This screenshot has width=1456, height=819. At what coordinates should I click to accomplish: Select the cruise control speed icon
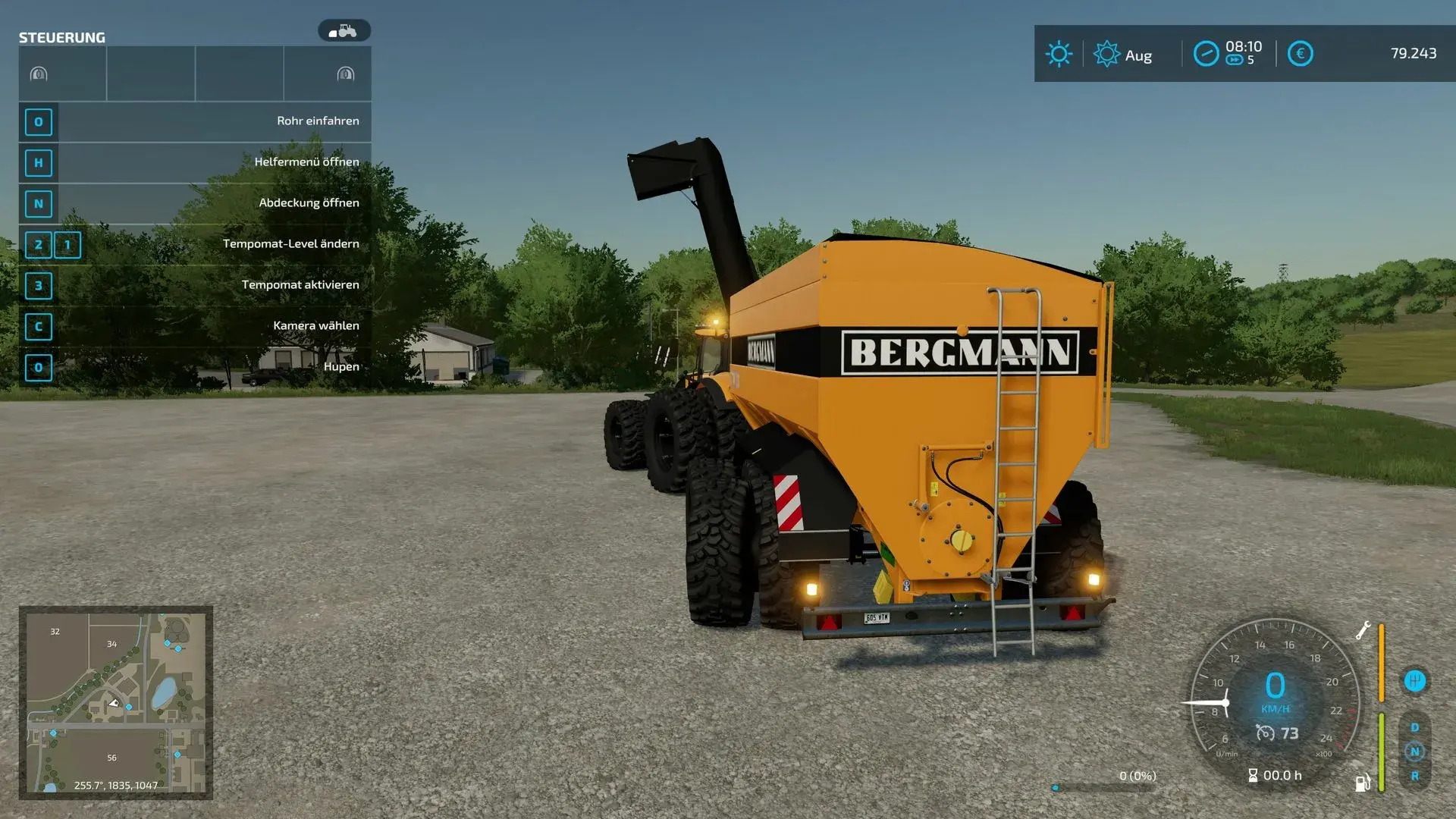[1265, 733]
